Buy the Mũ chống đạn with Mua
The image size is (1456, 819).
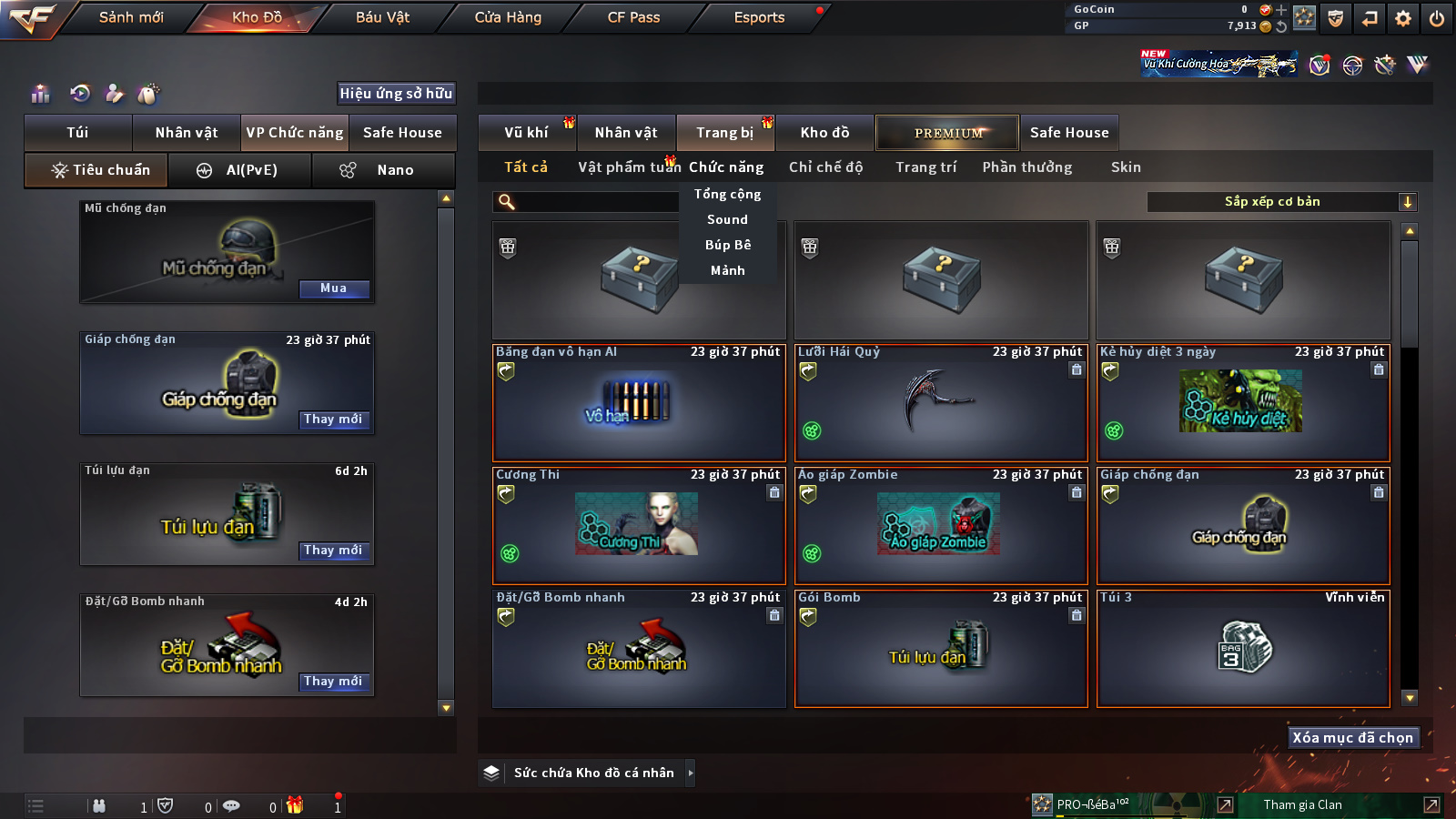pos(333,288)
